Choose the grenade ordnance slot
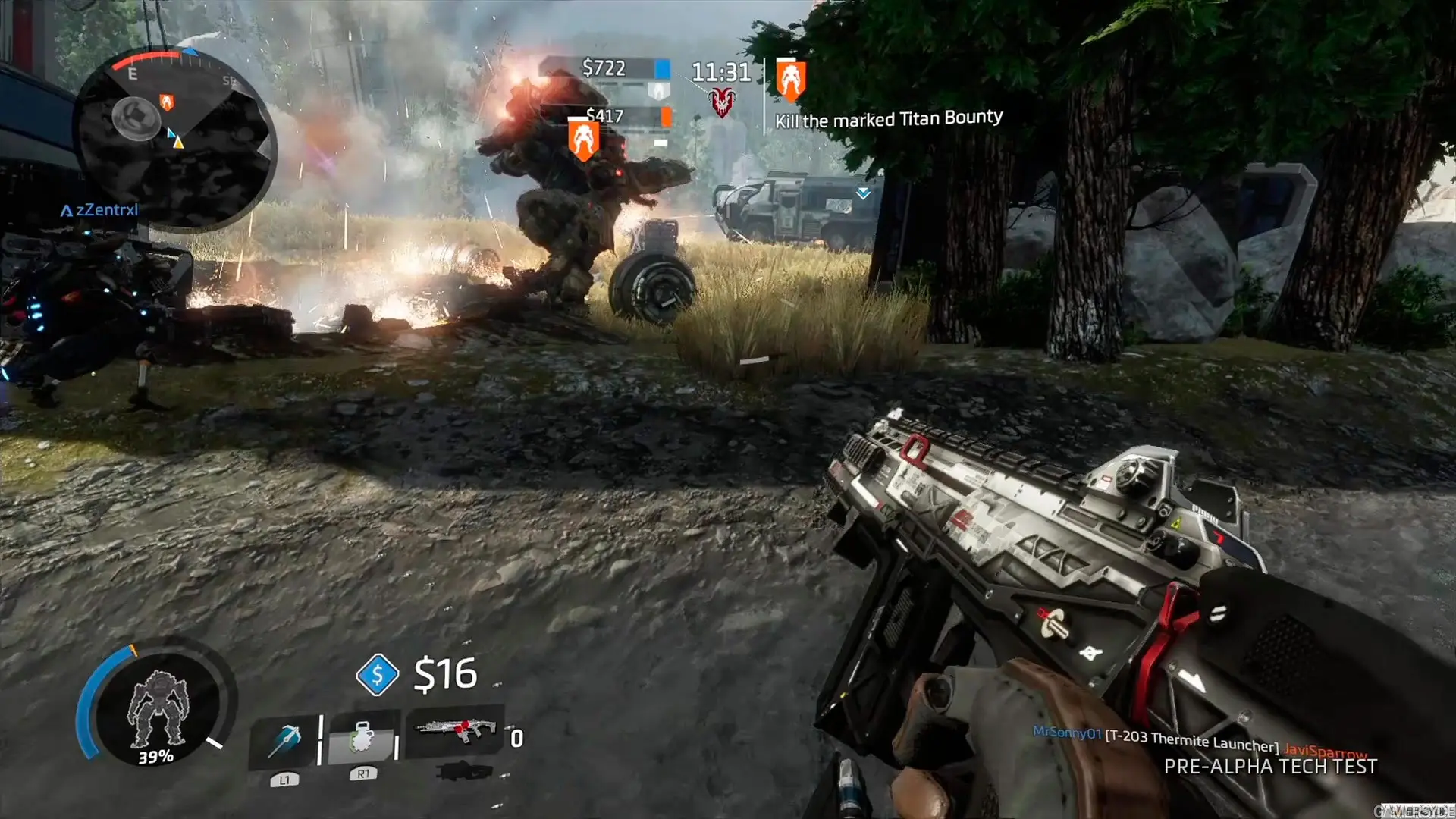Viewport: 1456px width, 819px height. [363, 737]
